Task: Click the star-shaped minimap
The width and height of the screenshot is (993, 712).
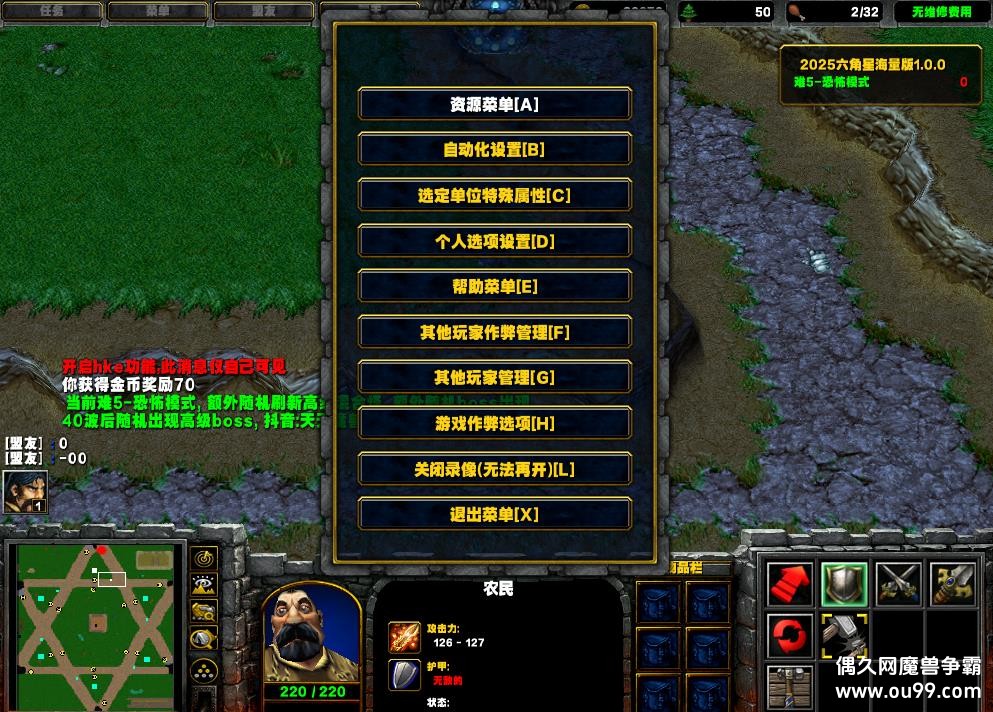Action: click(96, 623)
